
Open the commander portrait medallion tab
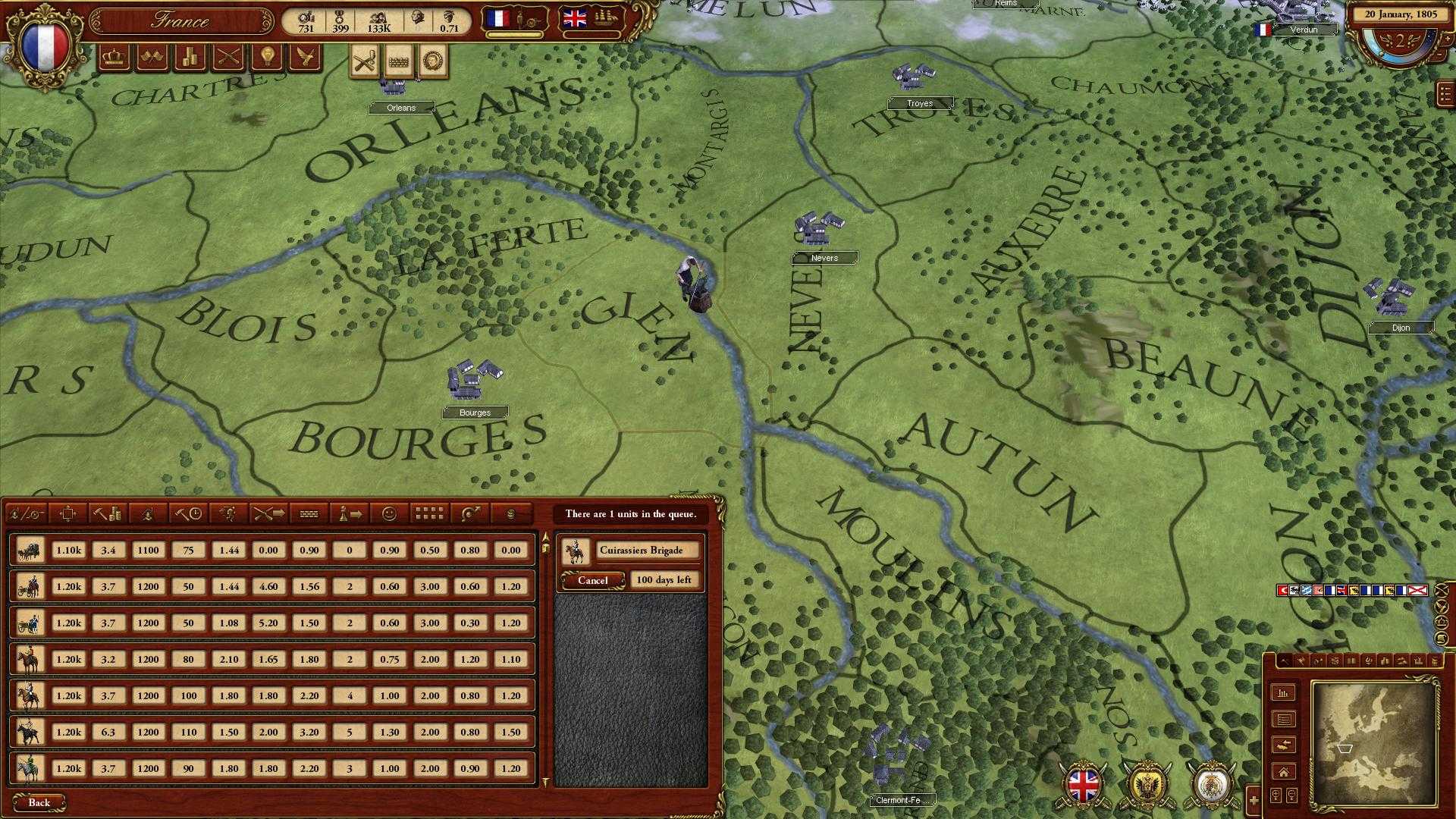[x=432, y=60]
